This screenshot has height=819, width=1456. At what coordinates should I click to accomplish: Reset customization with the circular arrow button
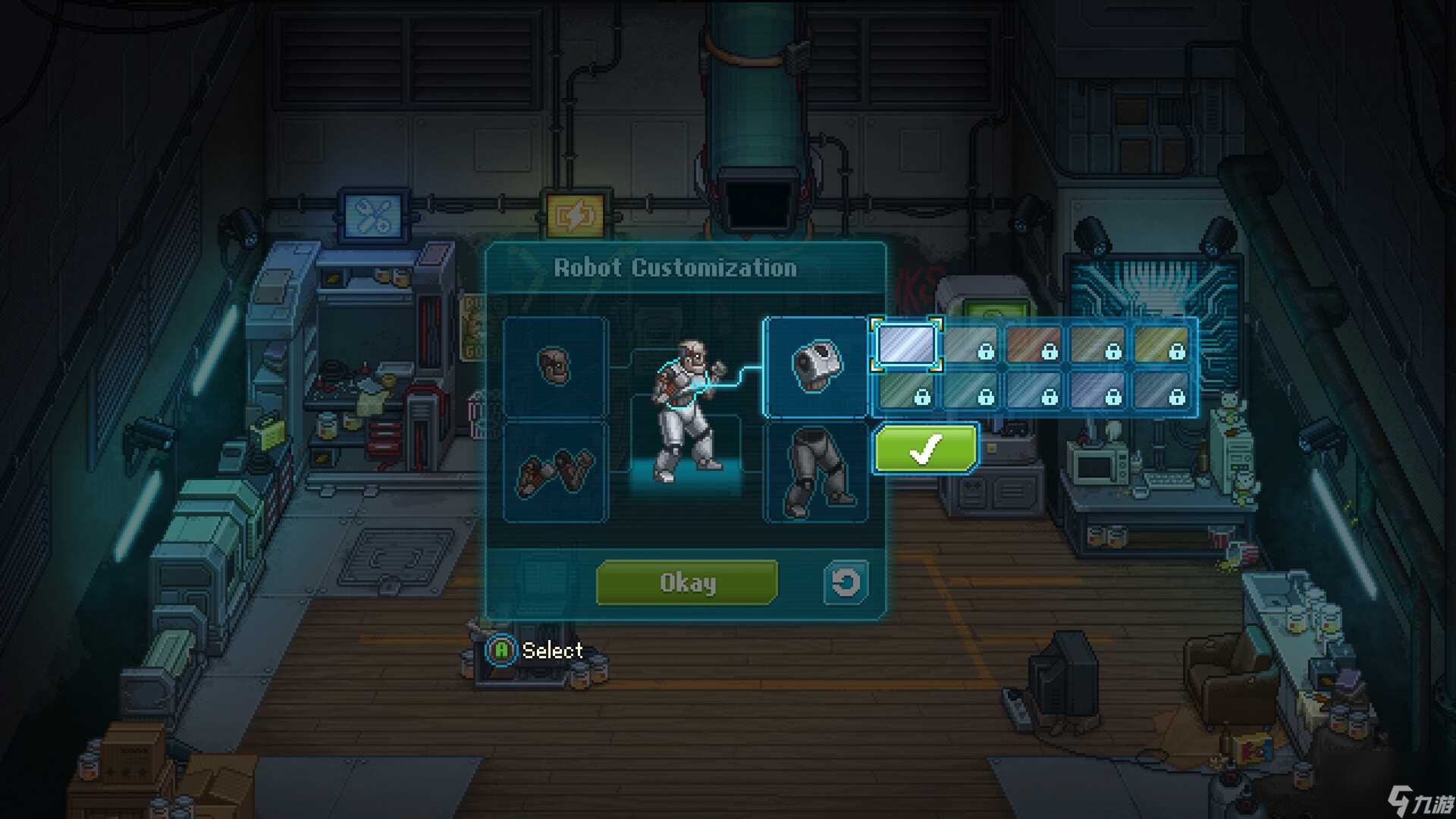tap(846, 582)
